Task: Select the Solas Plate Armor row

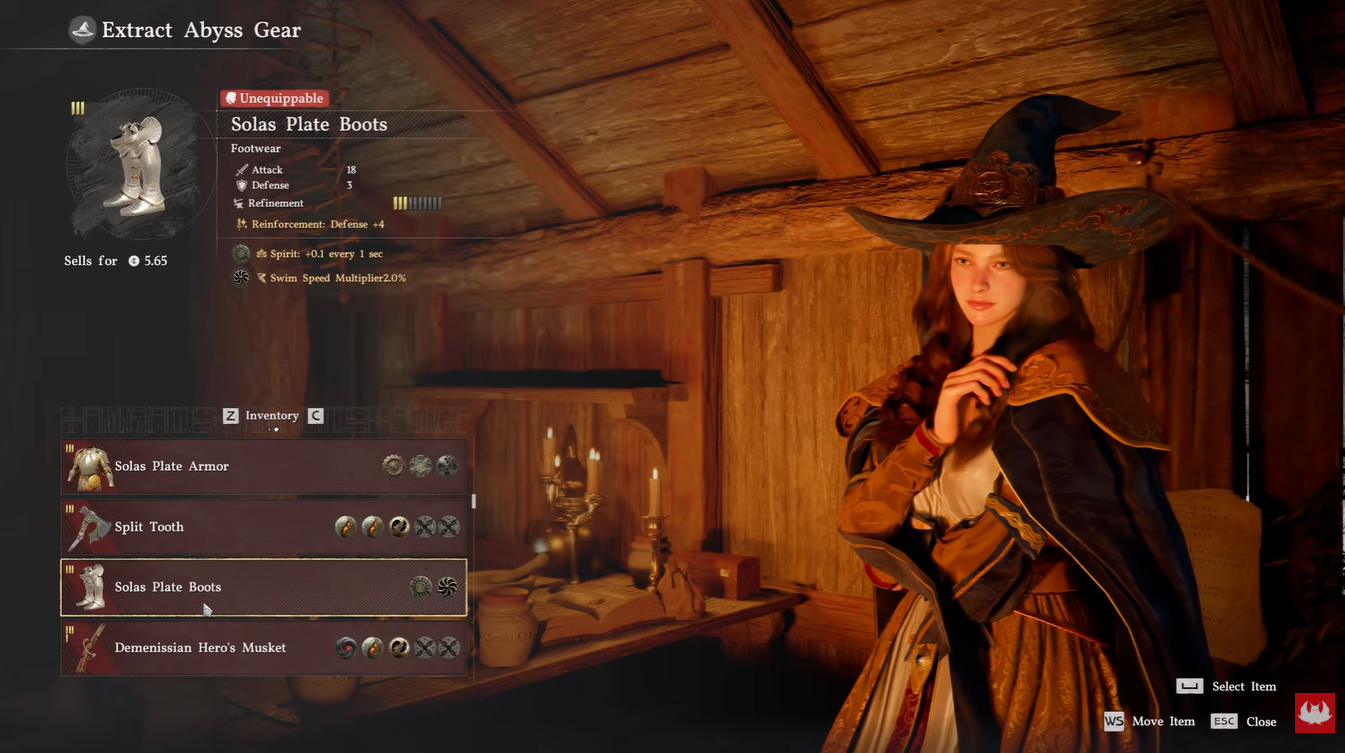Action: [264, 467]
